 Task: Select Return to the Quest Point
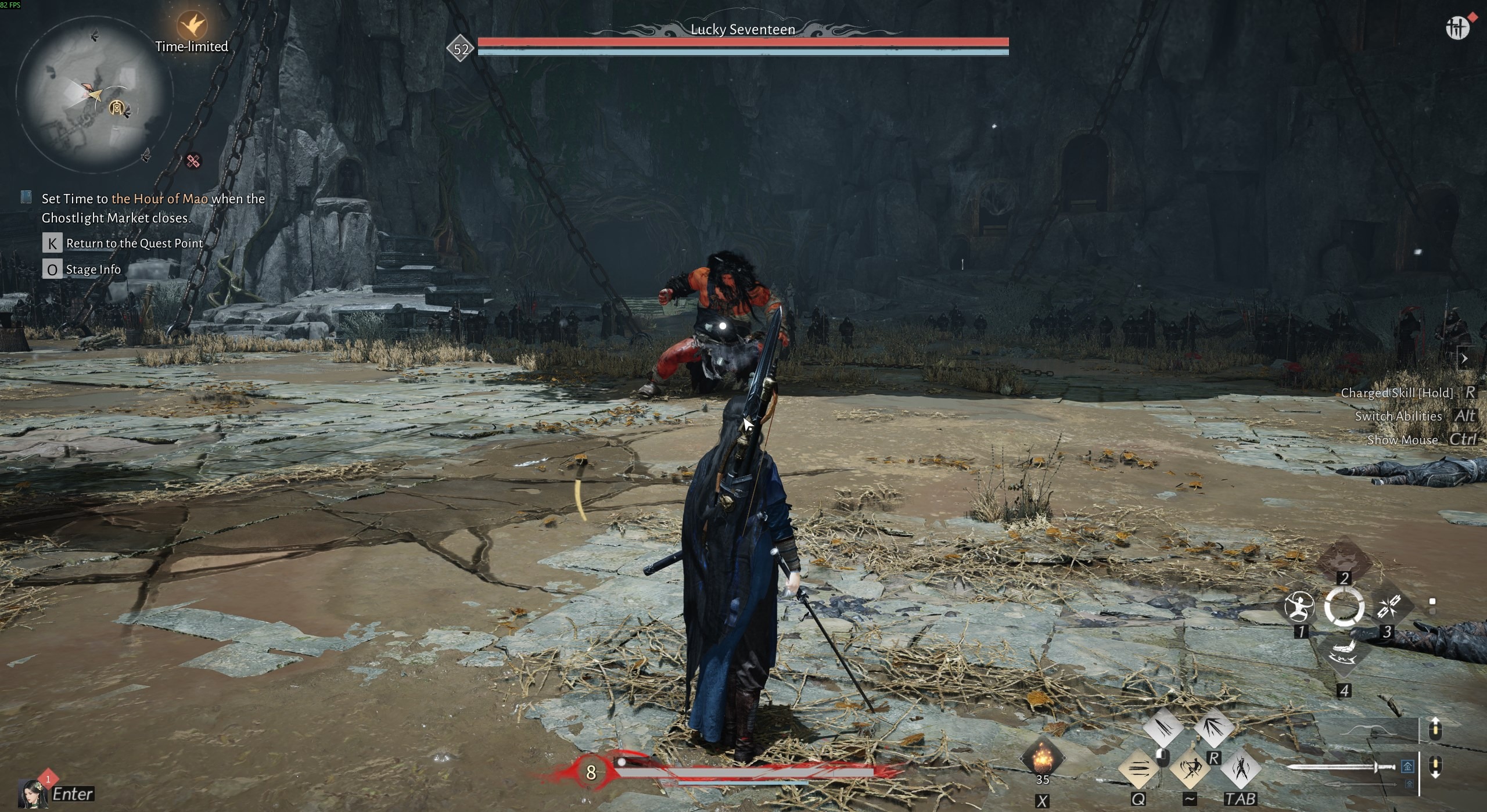134,243
